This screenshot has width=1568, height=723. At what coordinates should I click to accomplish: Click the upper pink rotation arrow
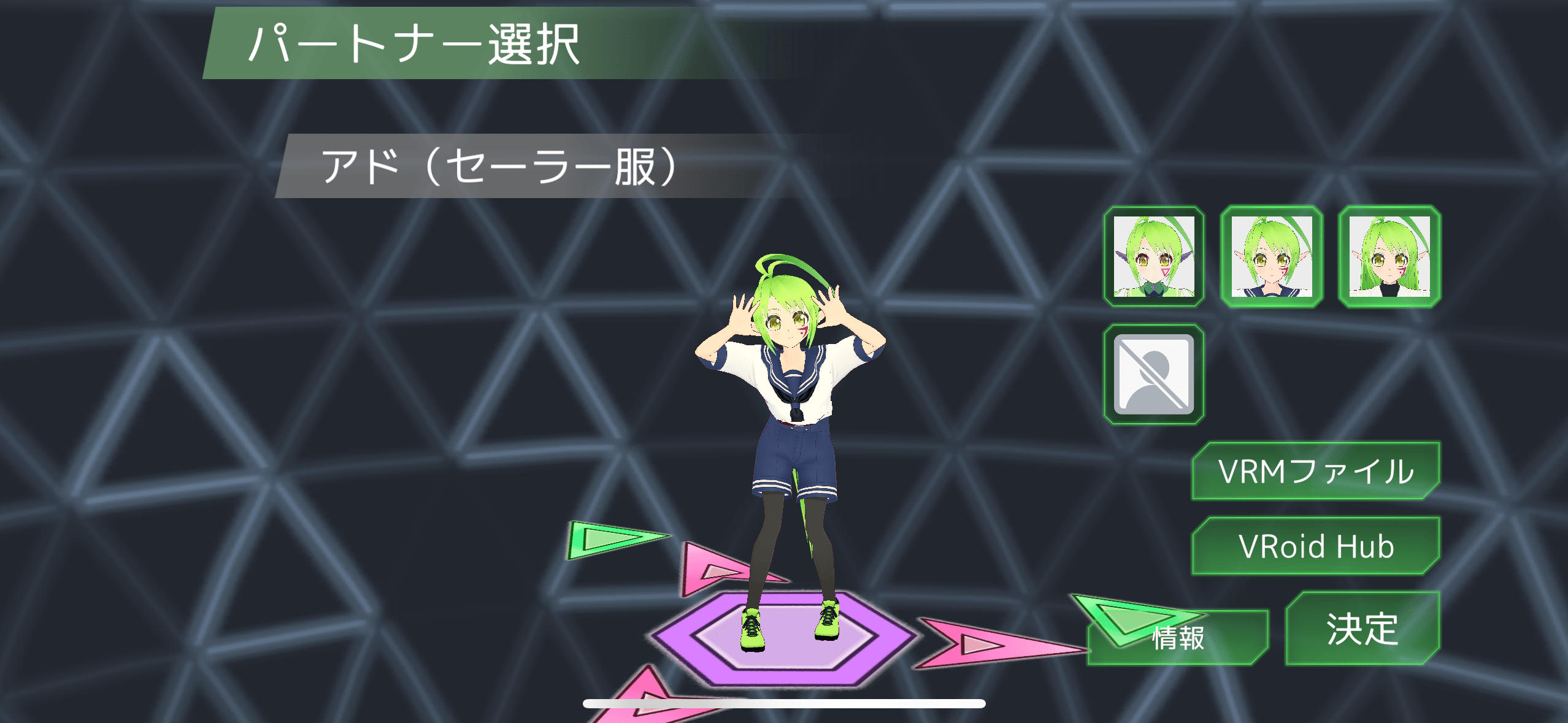point(712,570)
